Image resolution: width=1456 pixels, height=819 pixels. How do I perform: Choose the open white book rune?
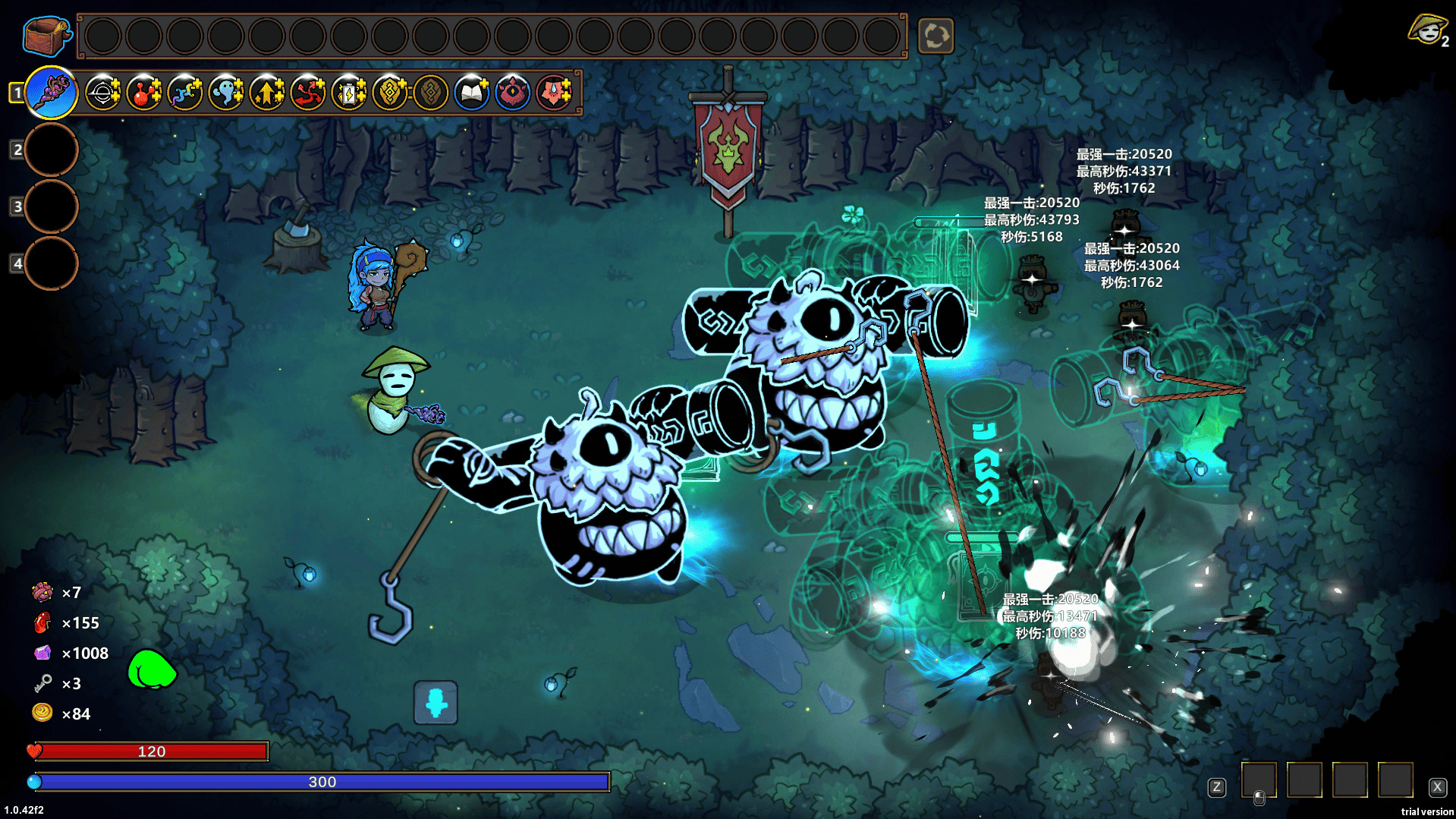pyautogui.click(x=472, y=93)
